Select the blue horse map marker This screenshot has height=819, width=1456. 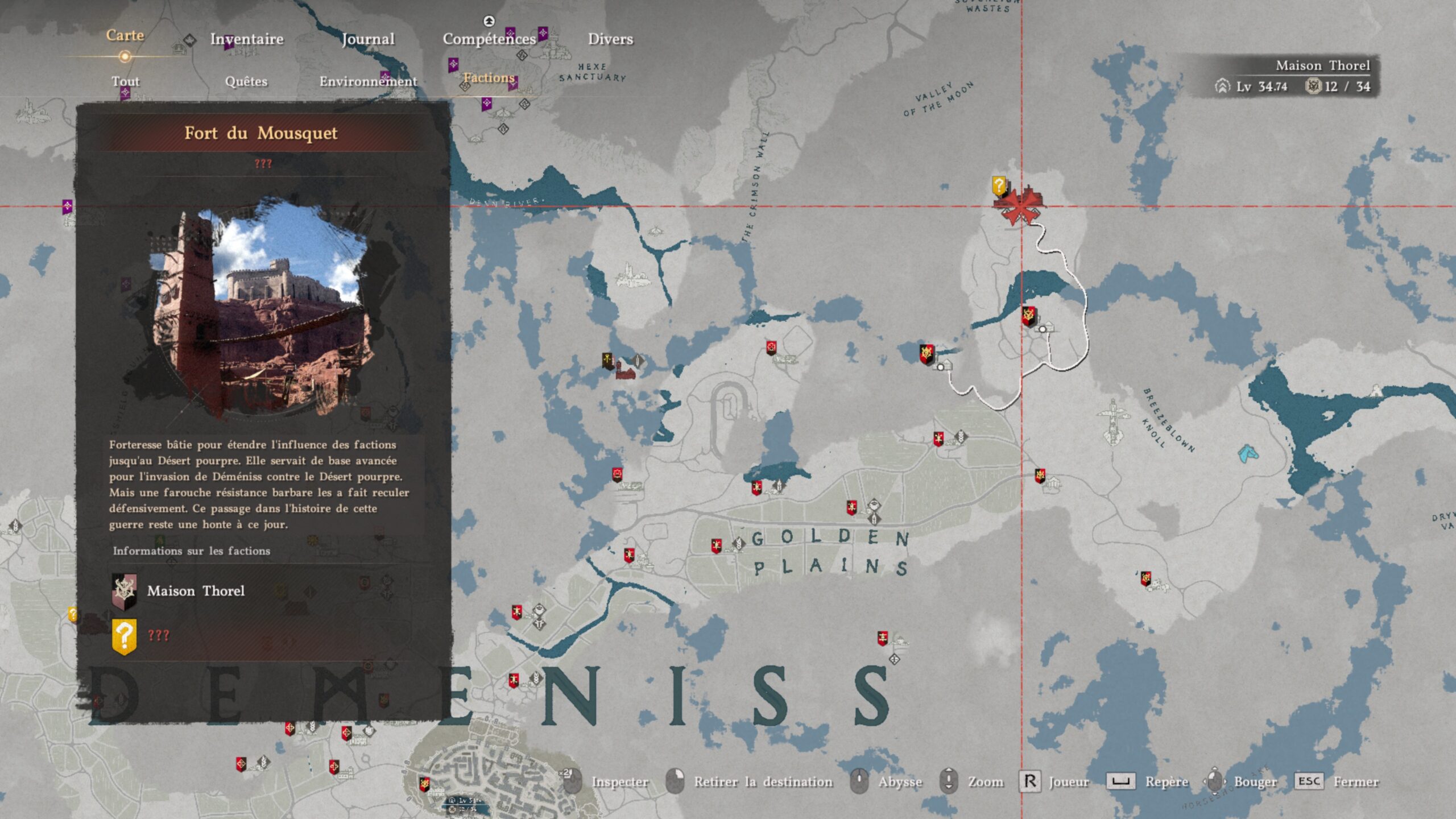(x=1248, y=453)
